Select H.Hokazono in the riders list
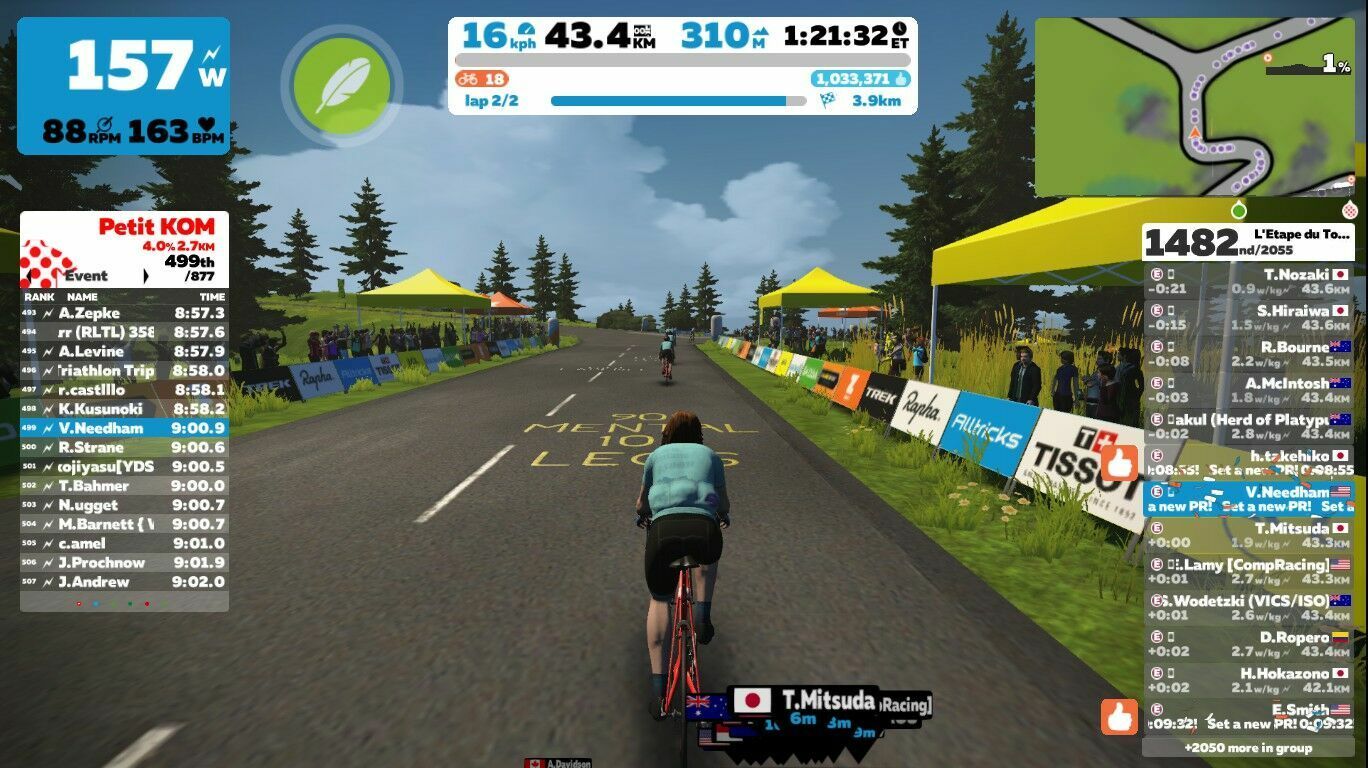Viewport: 1368px width, 768px height. coord(1247,681)
